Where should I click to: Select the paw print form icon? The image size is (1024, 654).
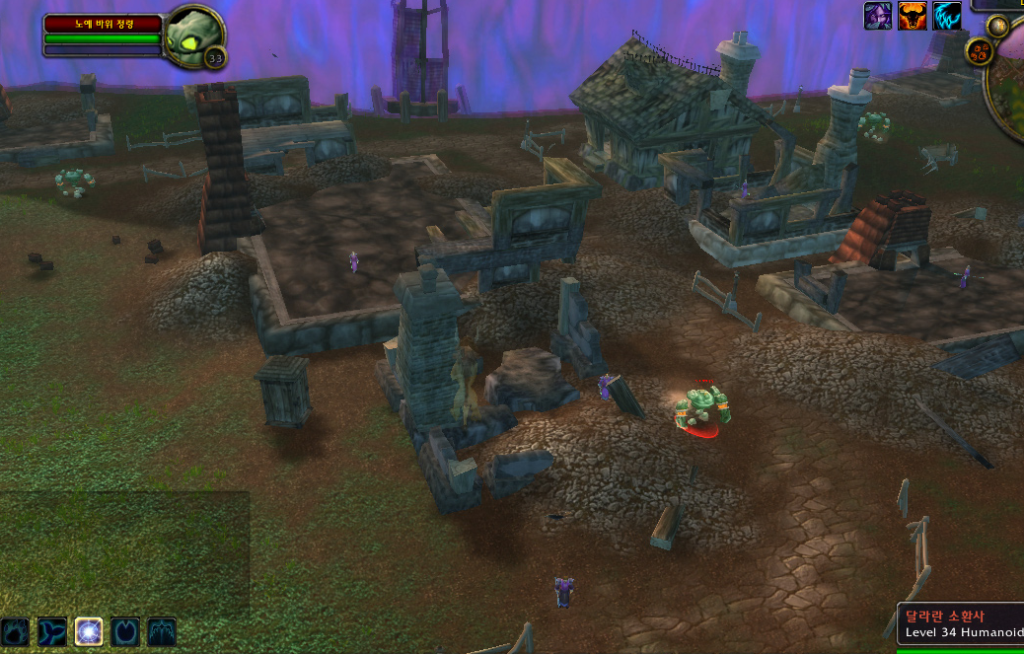pos(15,631)
